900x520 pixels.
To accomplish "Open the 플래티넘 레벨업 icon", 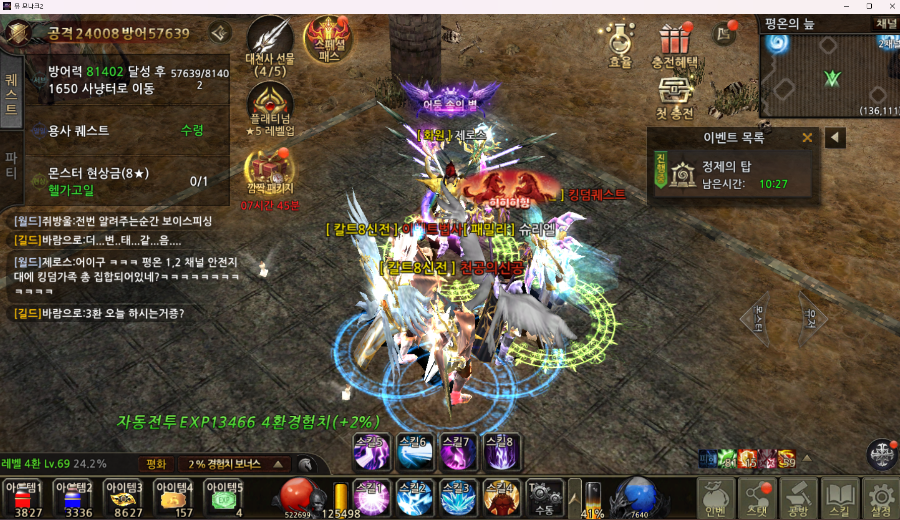I will tap(270, 107).
